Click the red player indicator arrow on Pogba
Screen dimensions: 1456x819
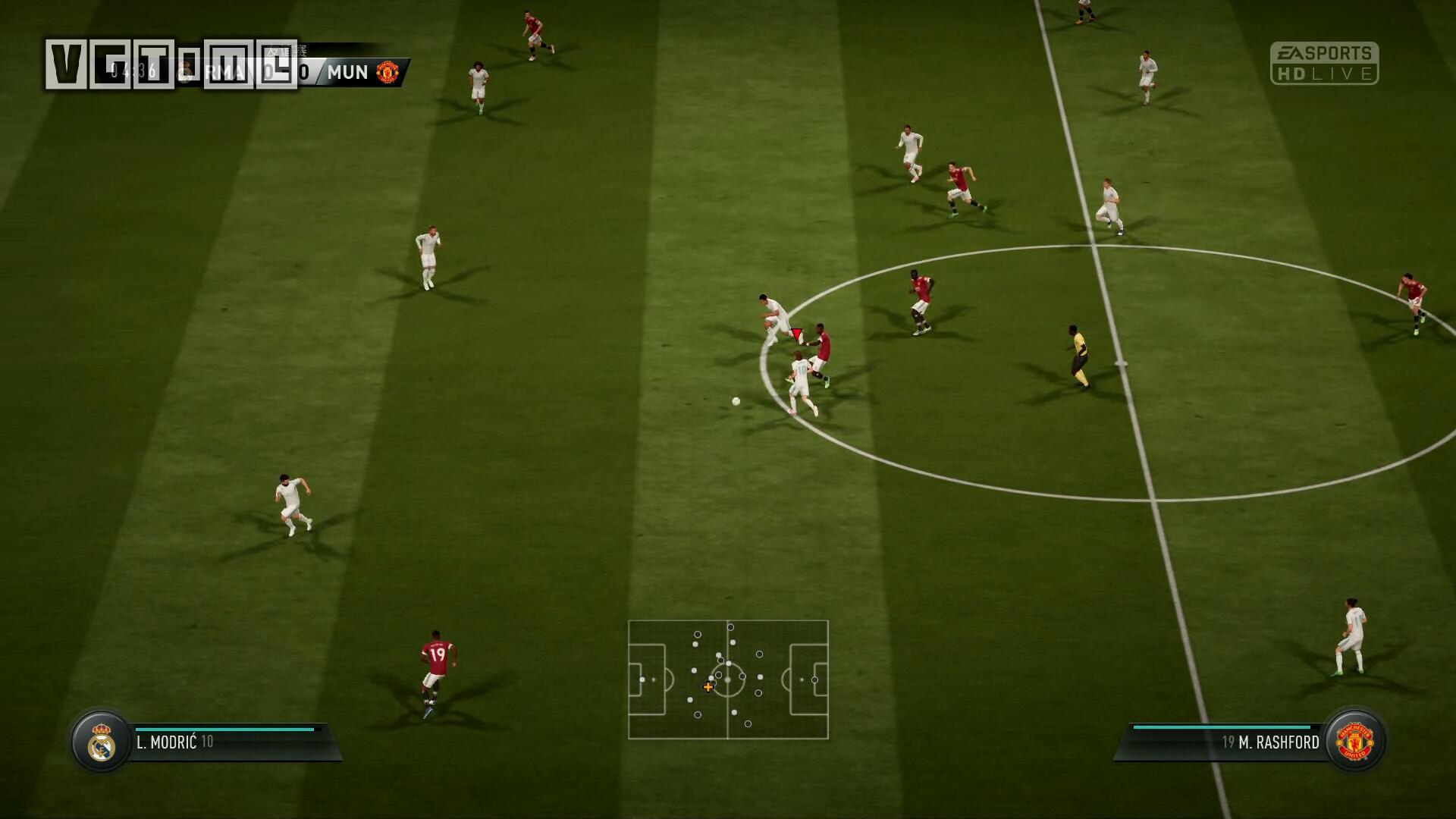point(796,332)
